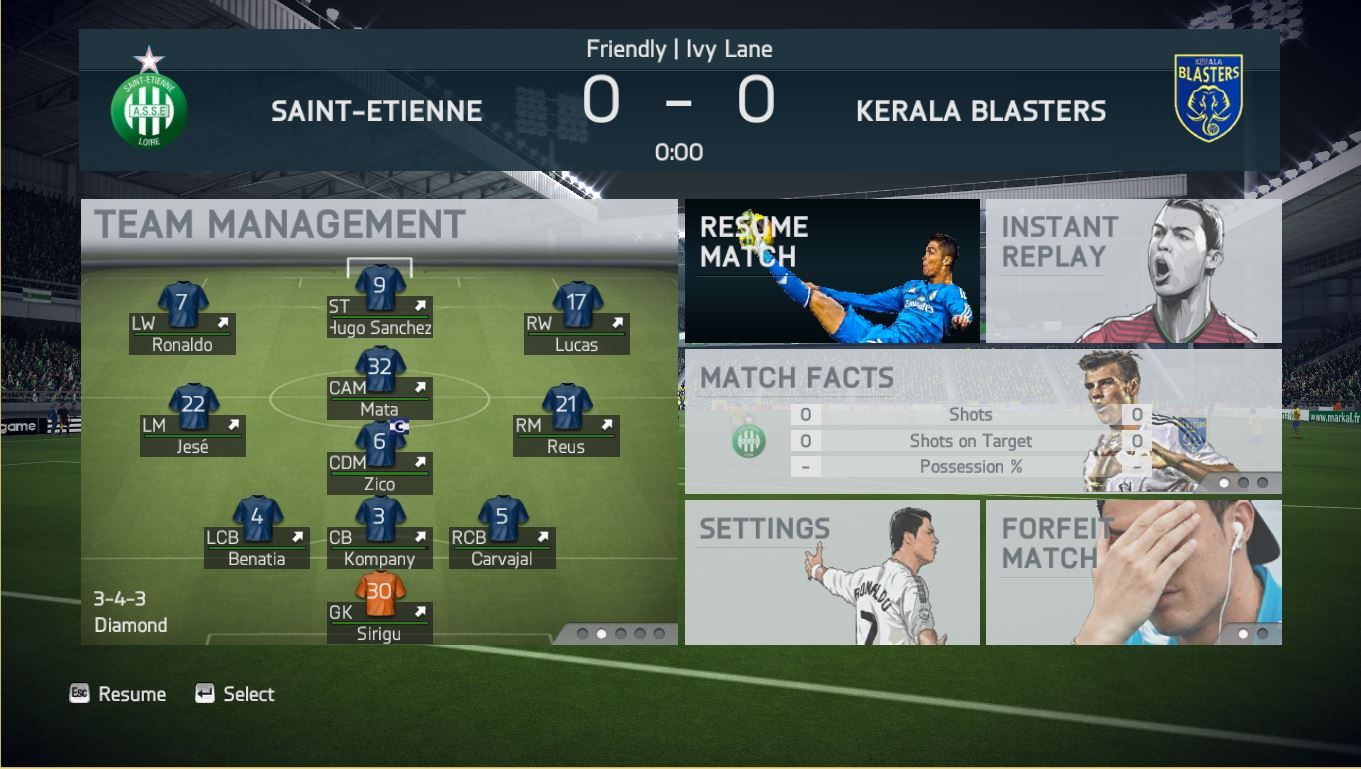The width and height of the screenshot is (1361, 769).
Task: Pick right midfielder Reus, number 21
Action: (566, 420)
